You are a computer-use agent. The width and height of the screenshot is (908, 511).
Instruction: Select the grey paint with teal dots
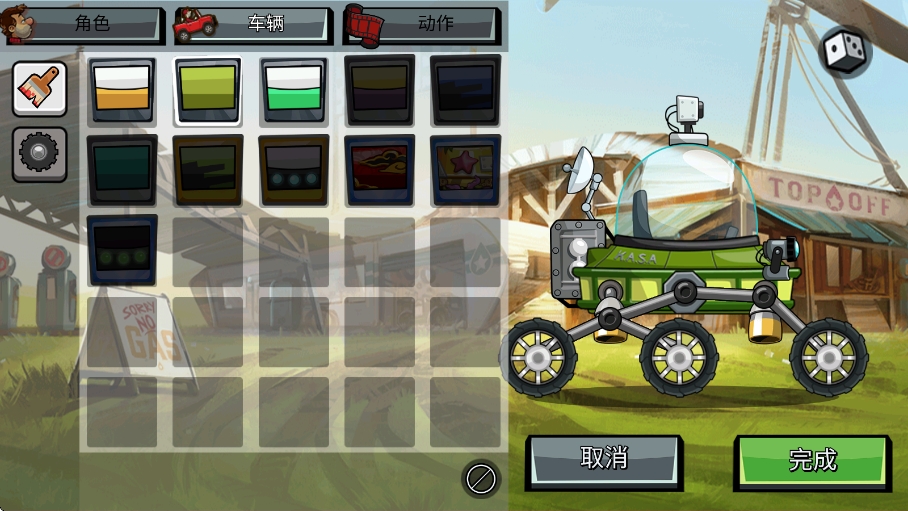point(294,170)
